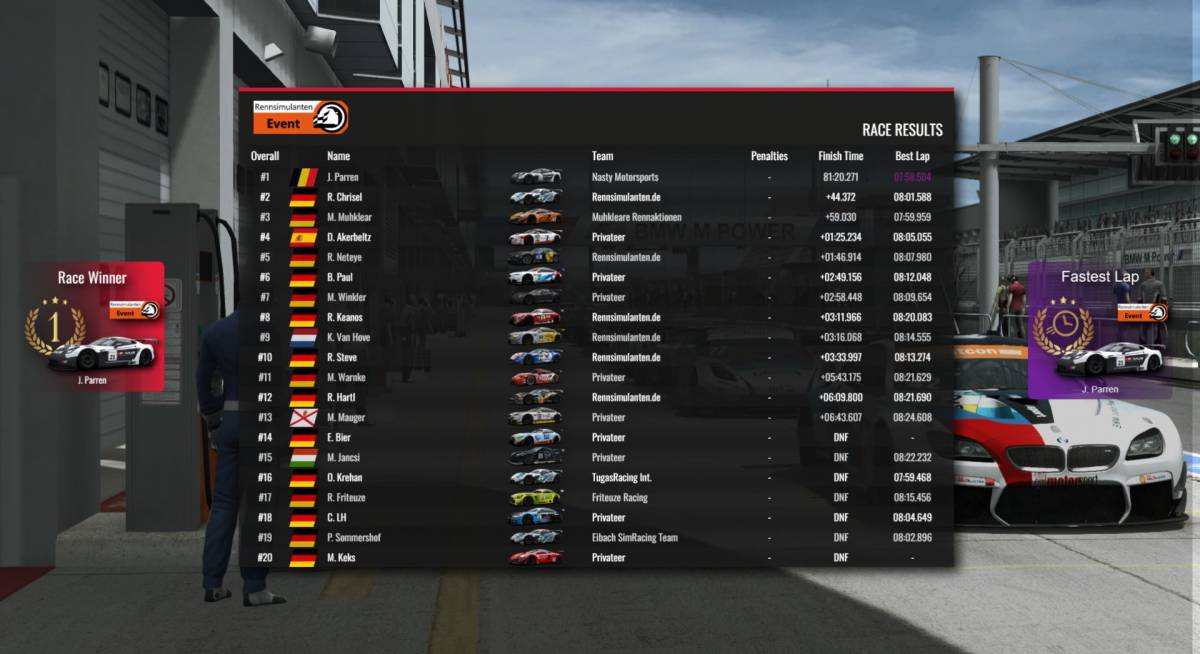This screenshot has height=654, width=1200.
Task: Click the Best Lap column header
Action: (x=912, y=156)
